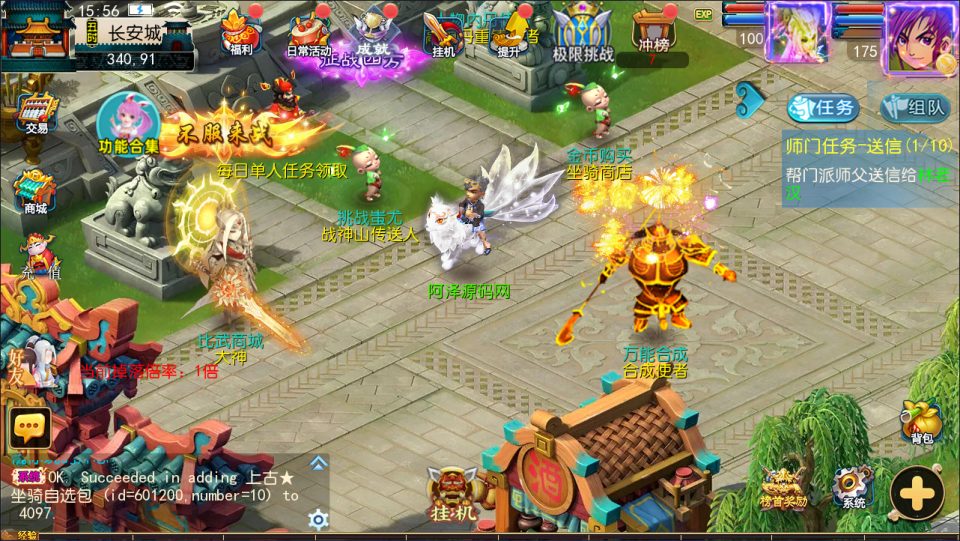
Task: Open the 背包 backpack
Action: click(921, 422)
